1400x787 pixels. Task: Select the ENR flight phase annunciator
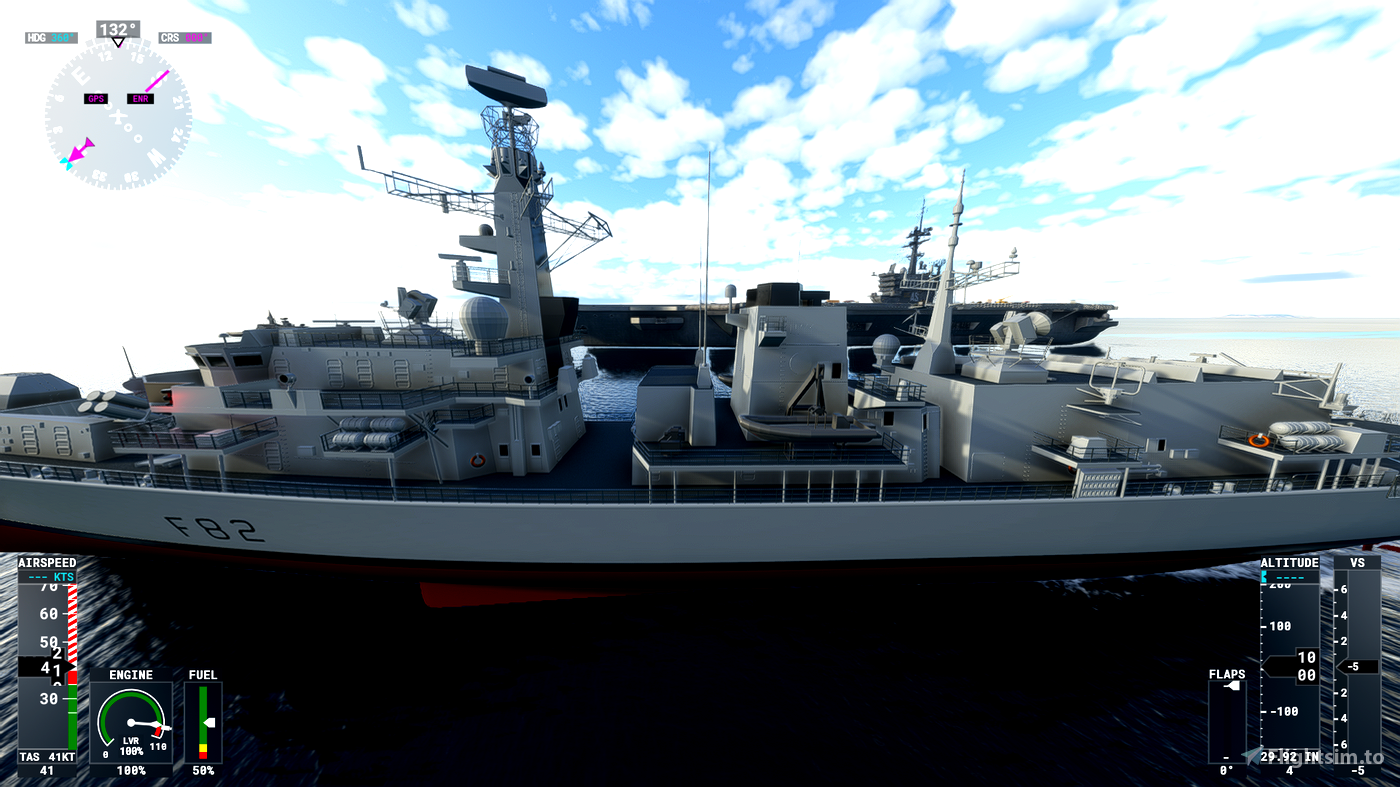(140, 98)
